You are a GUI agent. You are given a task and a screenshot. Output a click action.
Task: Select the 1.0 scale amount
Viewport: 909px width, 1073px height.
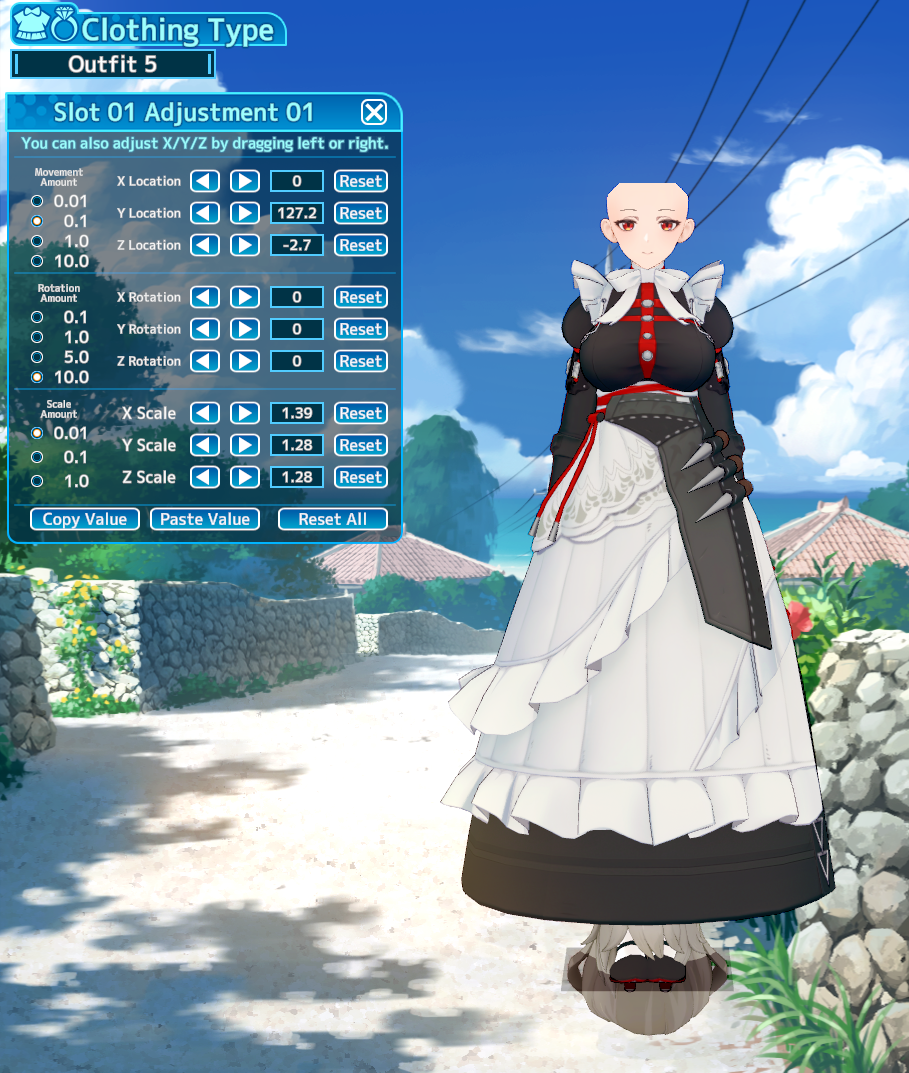click(x=38, y=481)
